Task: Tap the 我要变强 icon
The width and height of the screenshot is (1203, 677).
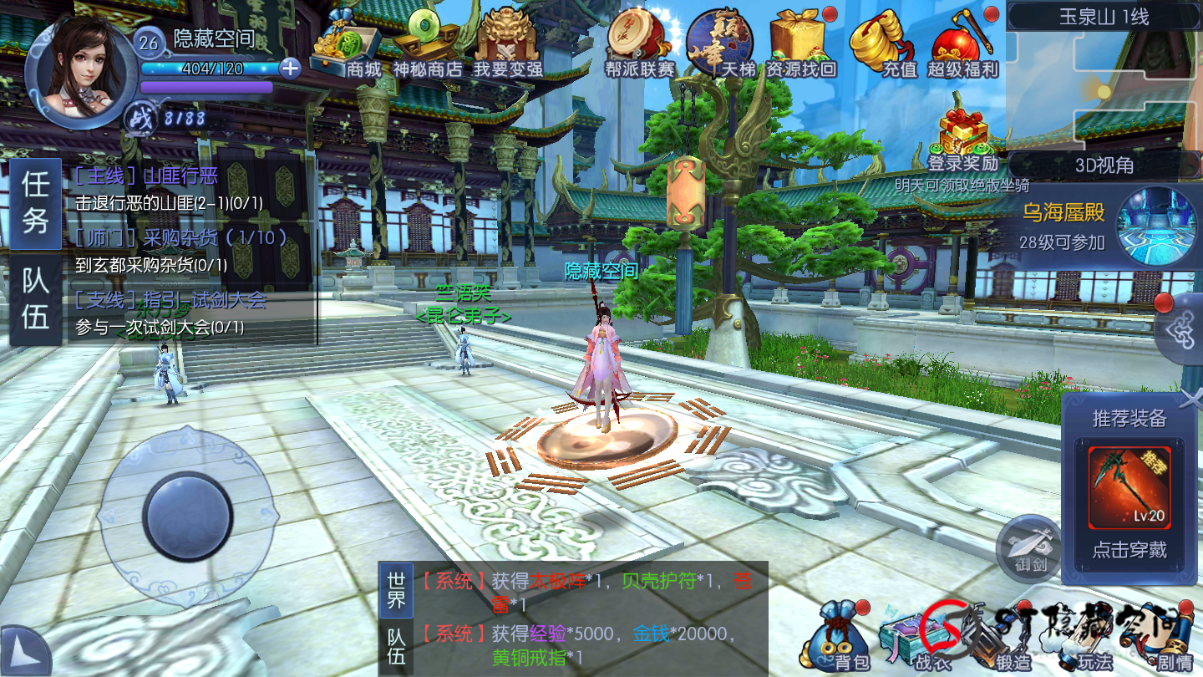Action: (x=508, y=47)
